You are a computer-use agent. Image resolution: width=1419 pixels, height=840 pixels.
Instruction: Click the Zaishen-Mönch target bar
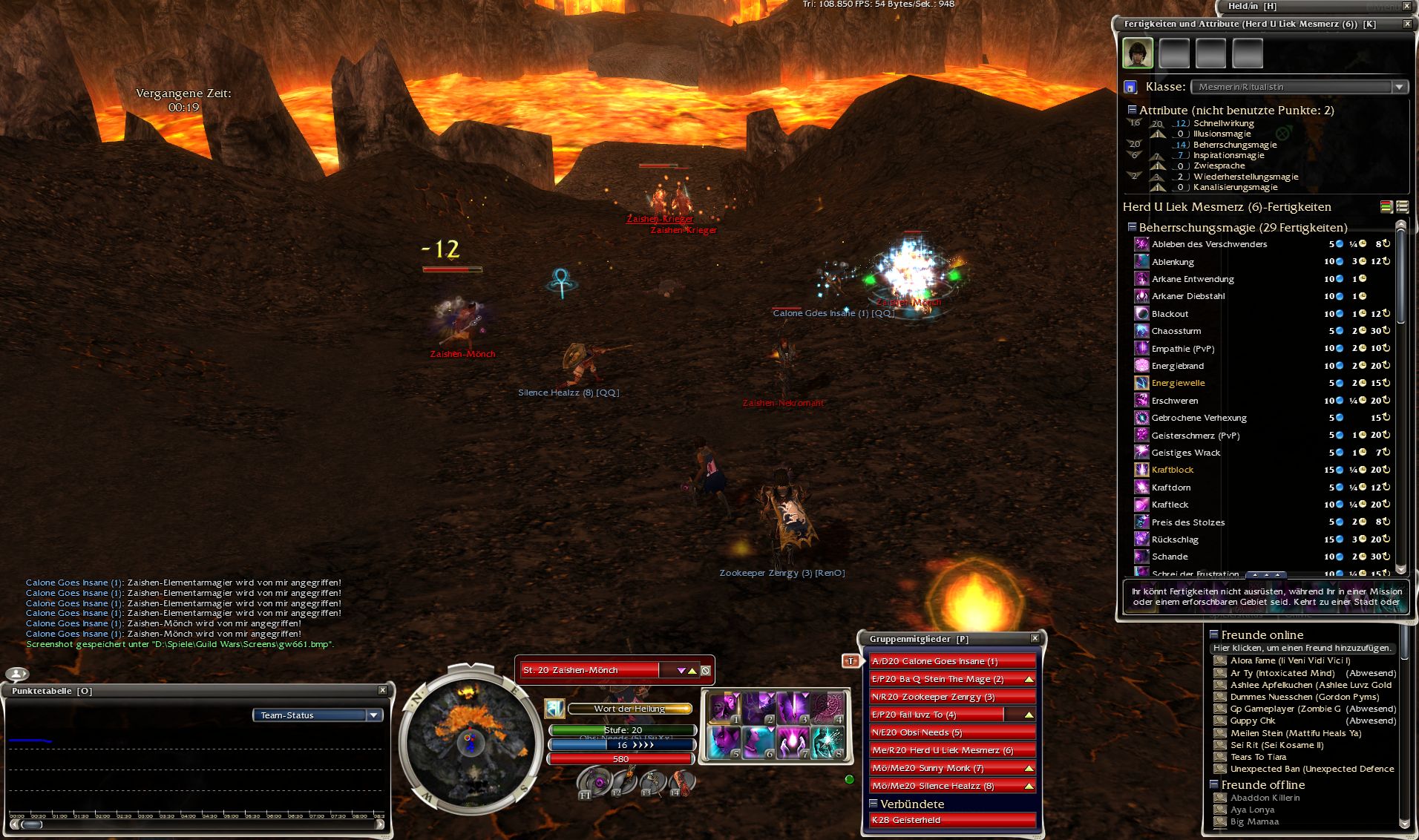click(x=590, y=670)
